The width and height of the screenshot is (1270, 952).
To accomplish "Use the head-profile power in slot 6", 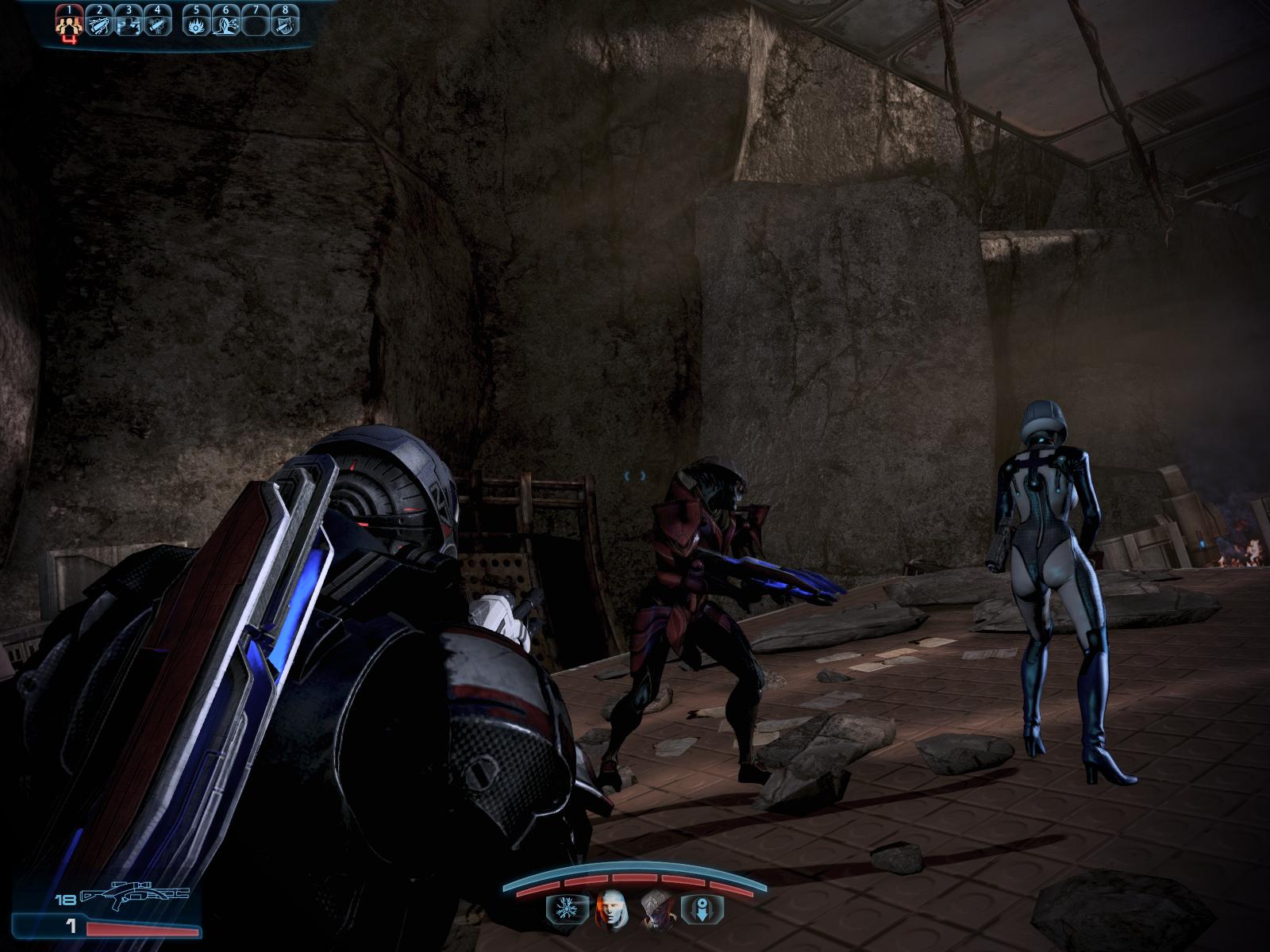I will tap(226, 25).
